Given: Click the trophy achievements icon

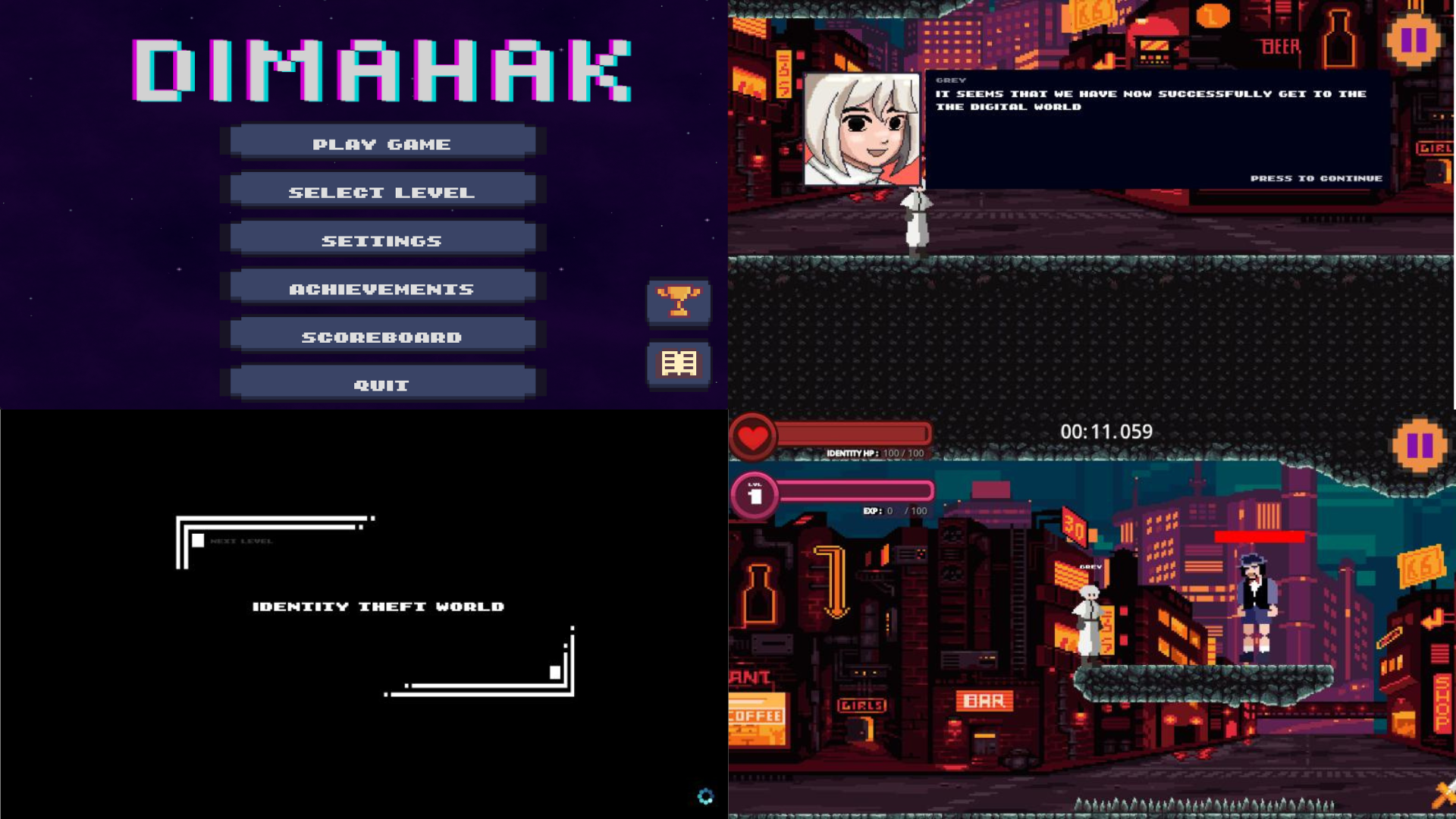Looking at the screenshot, I should click(x=679, y=302).
